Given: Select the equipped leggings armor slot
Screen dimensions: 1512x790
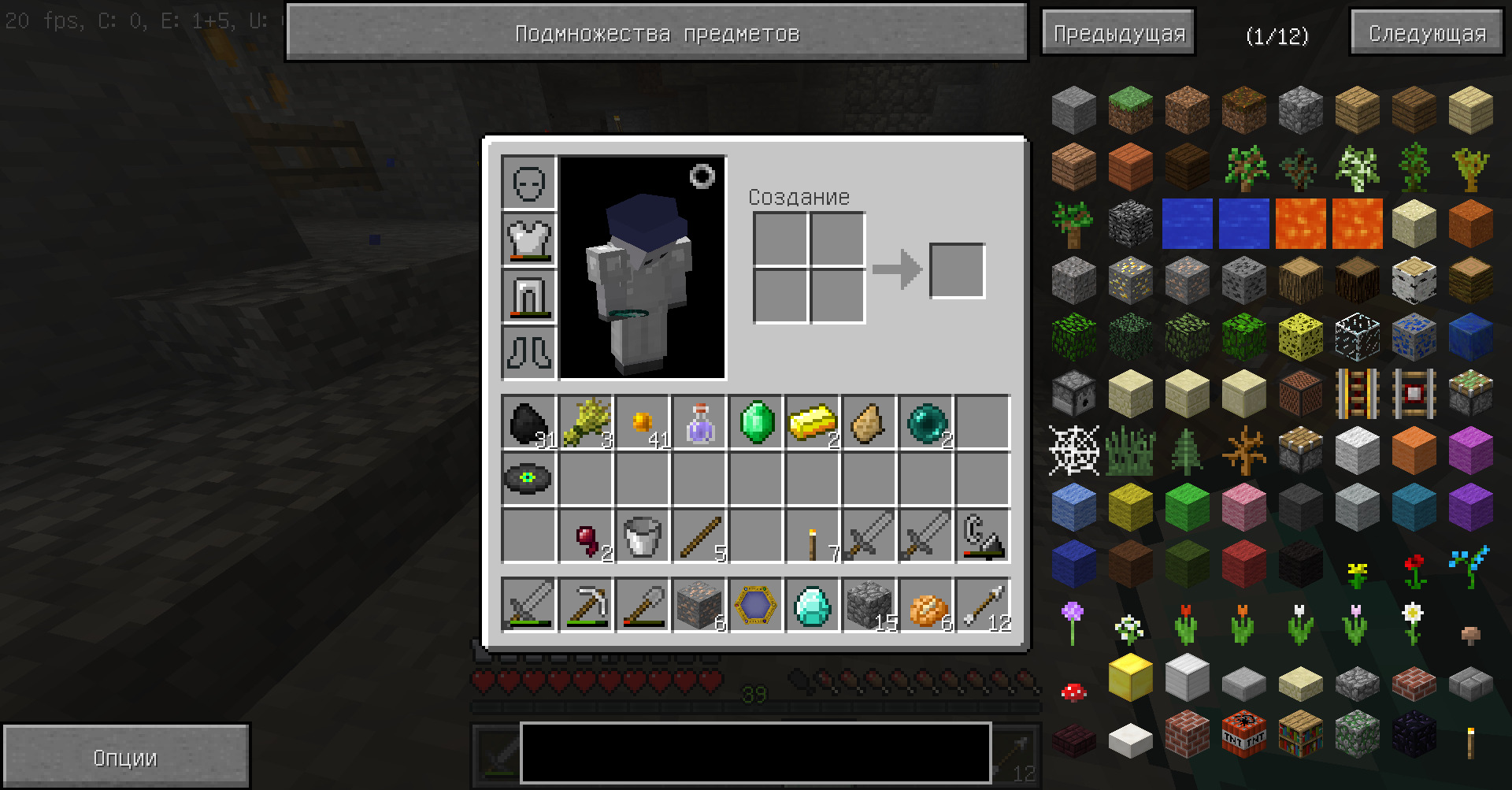Looking at the screenshot, I should [x=529, y=296].
